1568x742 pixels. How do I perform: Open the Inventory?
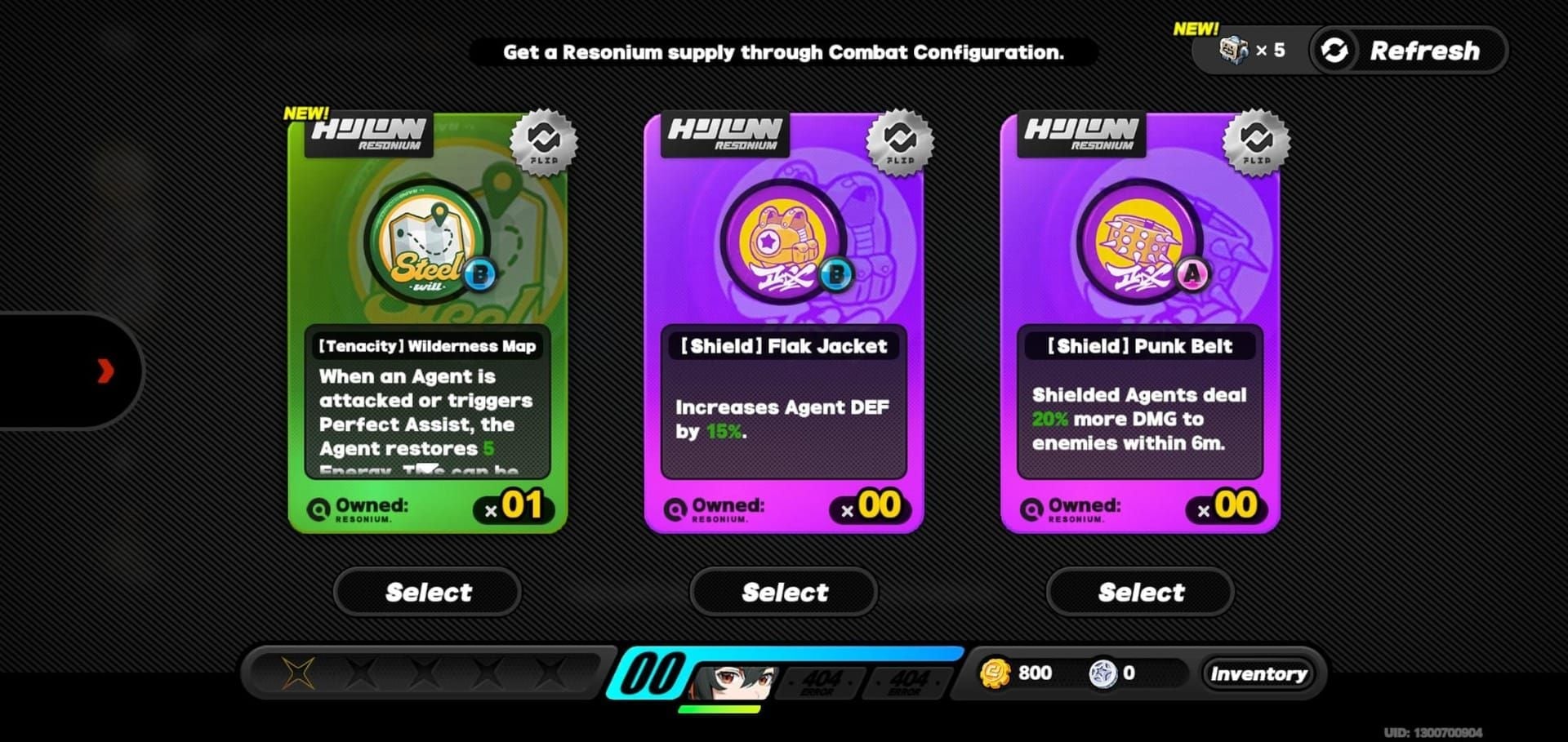coord(1259,673)
